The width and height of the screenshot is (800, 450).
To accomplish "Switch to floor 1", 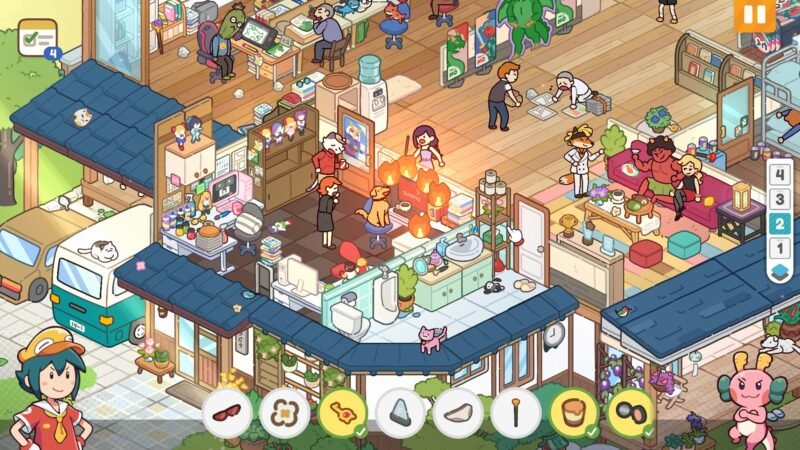I will click(779, 247).
